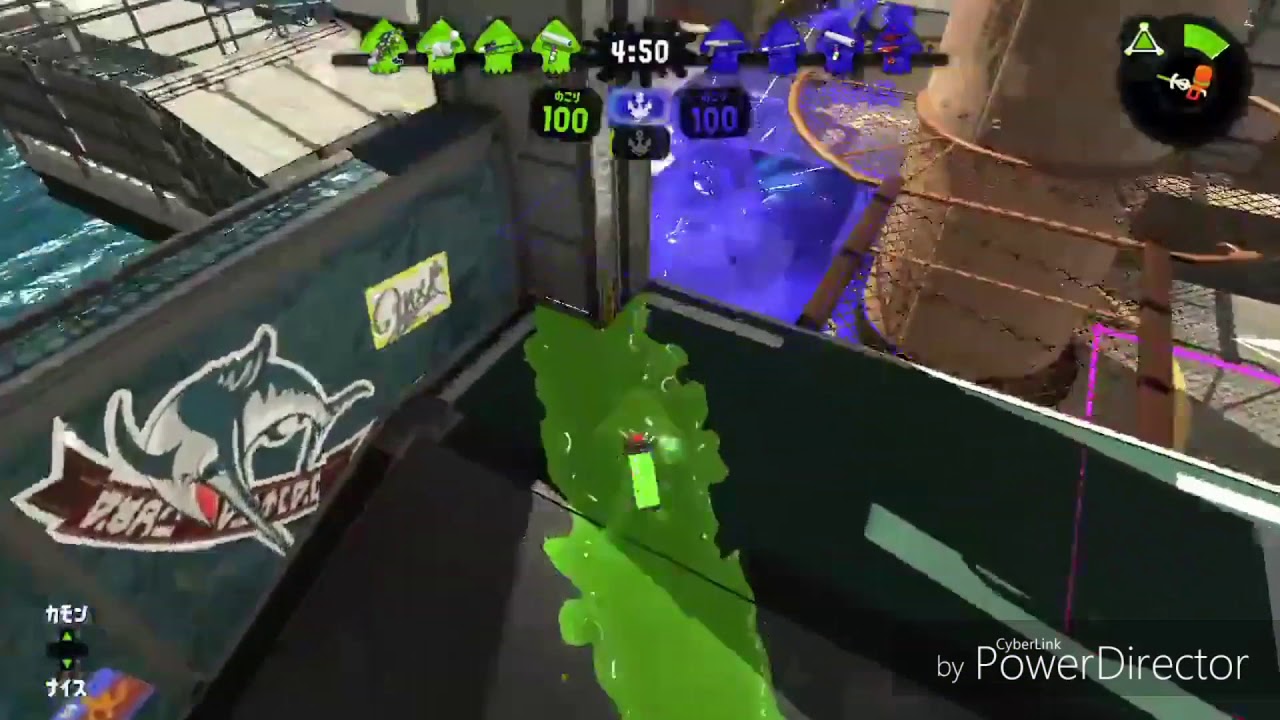Image resolution: width=1280 pixels, height=720 pixels.
Task: Click the match timer showing 4:50
Action: pyautogui.click(x=640, y=52)
